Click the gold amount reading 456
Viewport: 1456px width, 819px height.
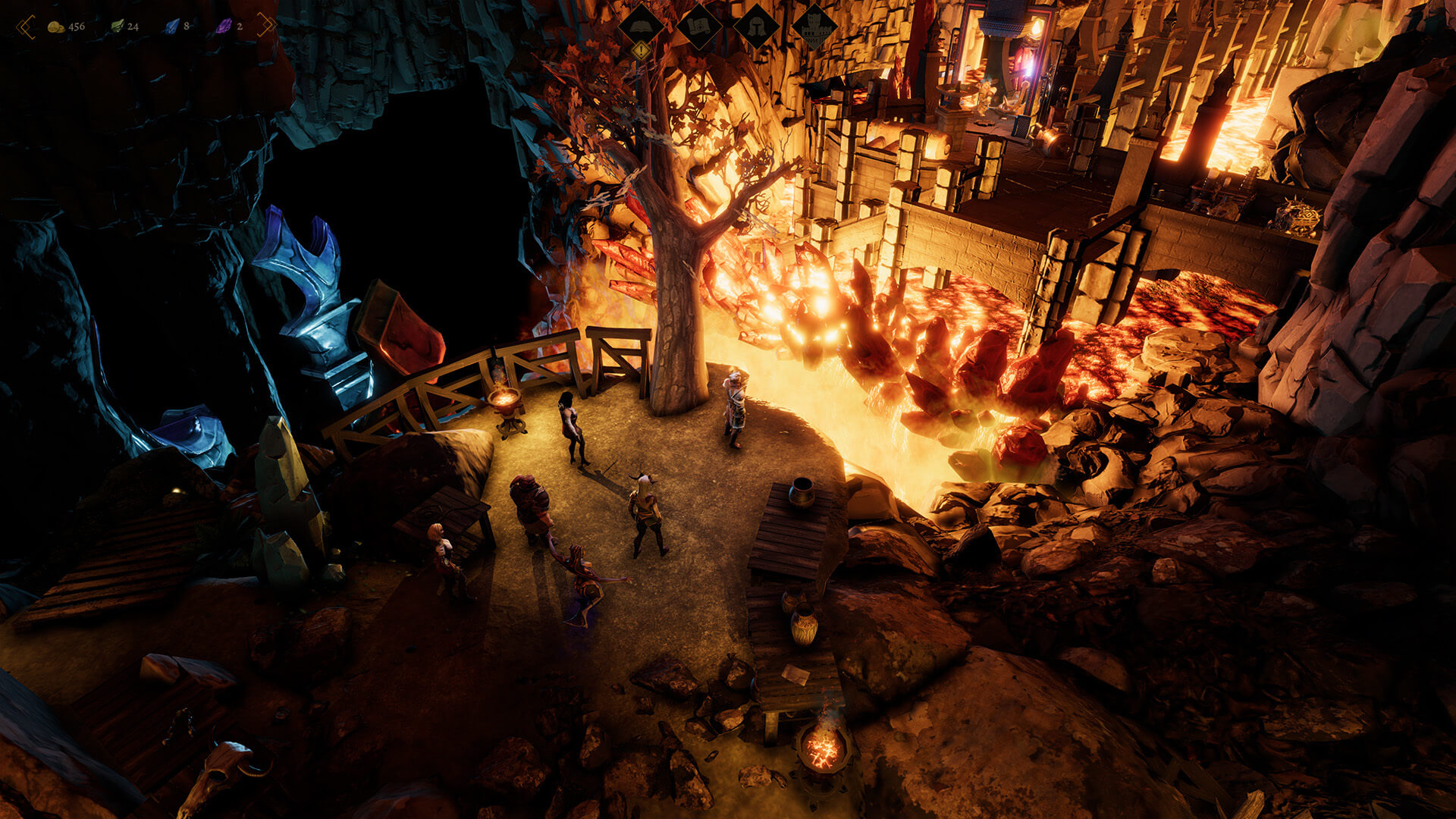(75, 26)
